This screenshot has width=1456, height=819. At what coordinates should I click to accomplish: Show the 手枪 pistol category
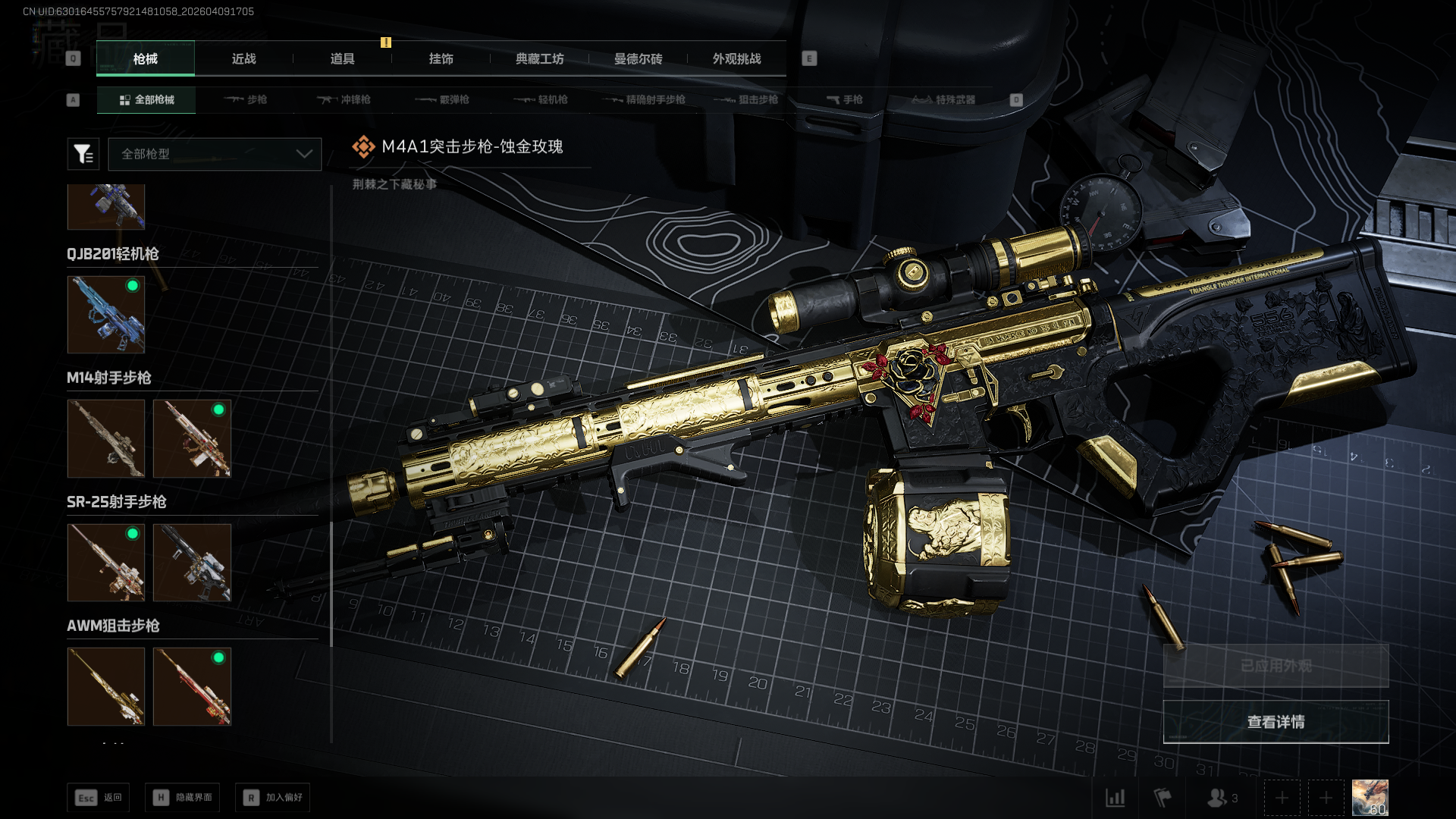pyautogui.click(x=845, y=100)
